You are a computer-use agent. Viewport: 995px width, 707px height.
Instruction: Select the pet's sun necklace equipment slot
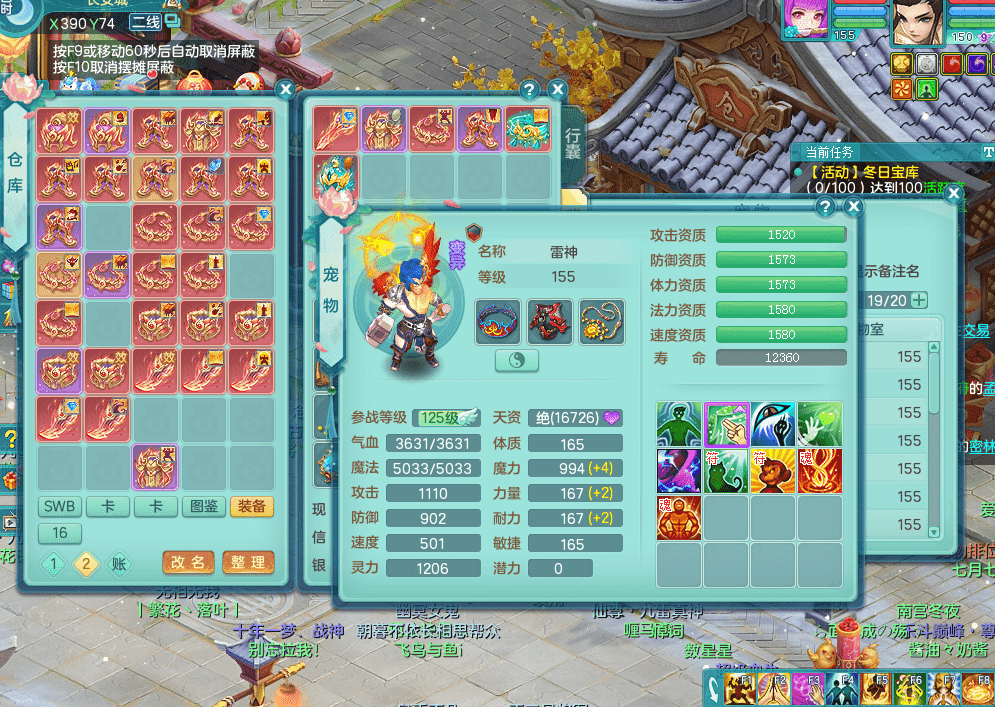click(x=602, y=321)
